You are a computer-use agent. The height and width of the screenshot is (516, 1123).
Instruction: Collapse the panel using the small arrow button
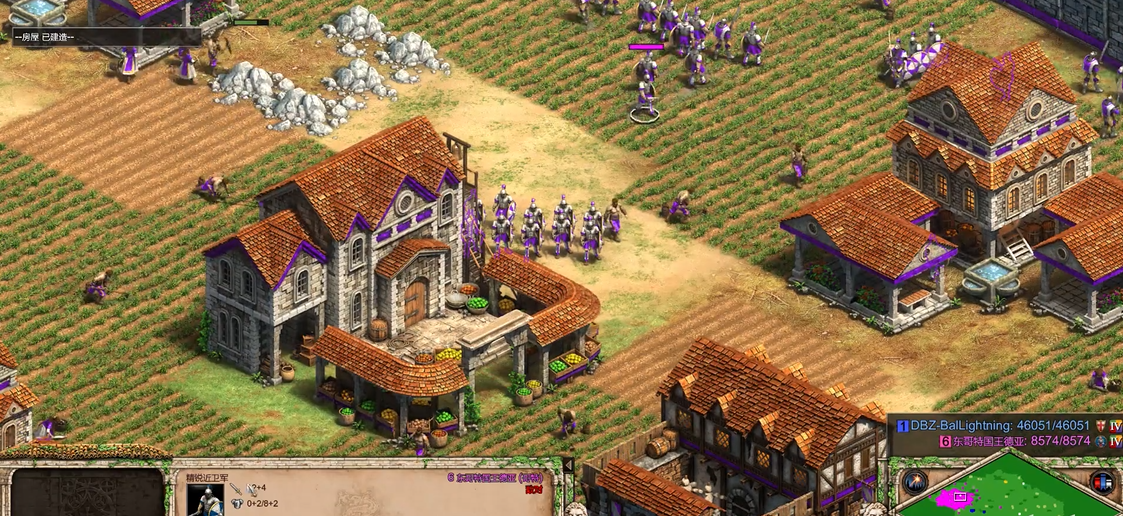[x=568, y=465]
